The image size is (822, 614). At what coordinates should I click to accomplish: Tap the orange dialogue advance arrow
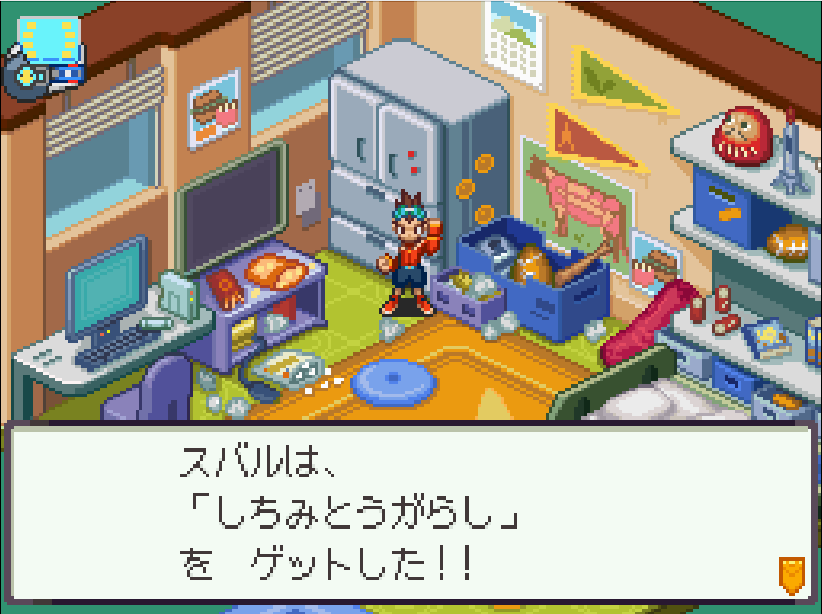click(x=791, y=573)
